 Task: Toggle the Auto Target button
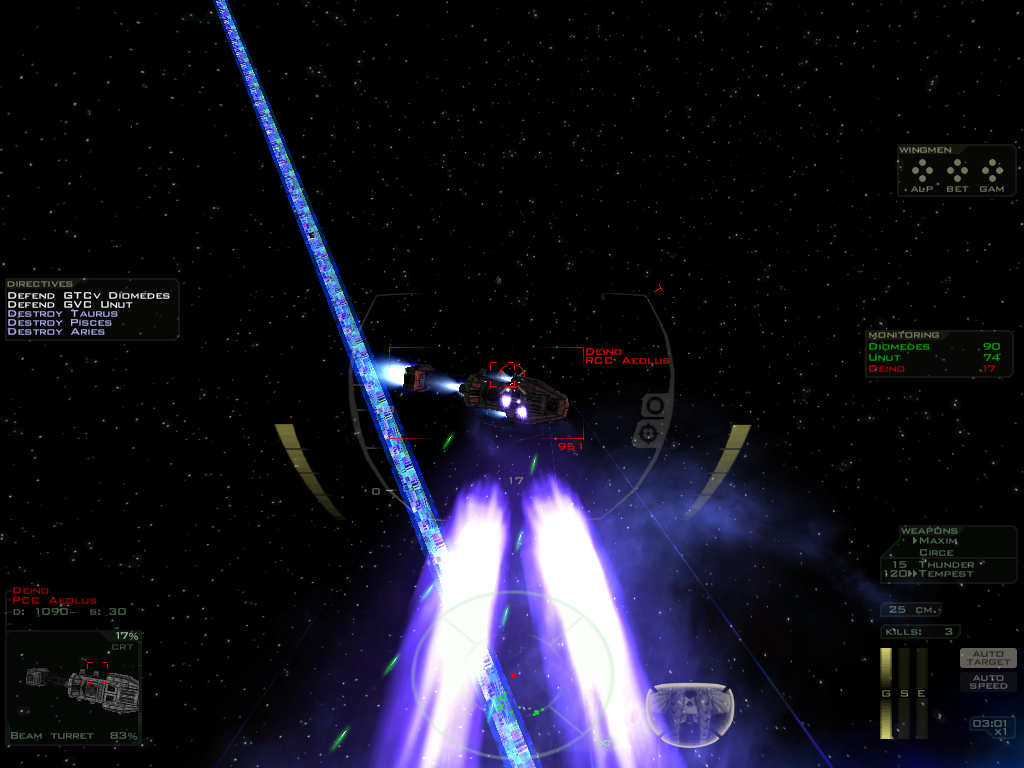click(x=988, y=658)
